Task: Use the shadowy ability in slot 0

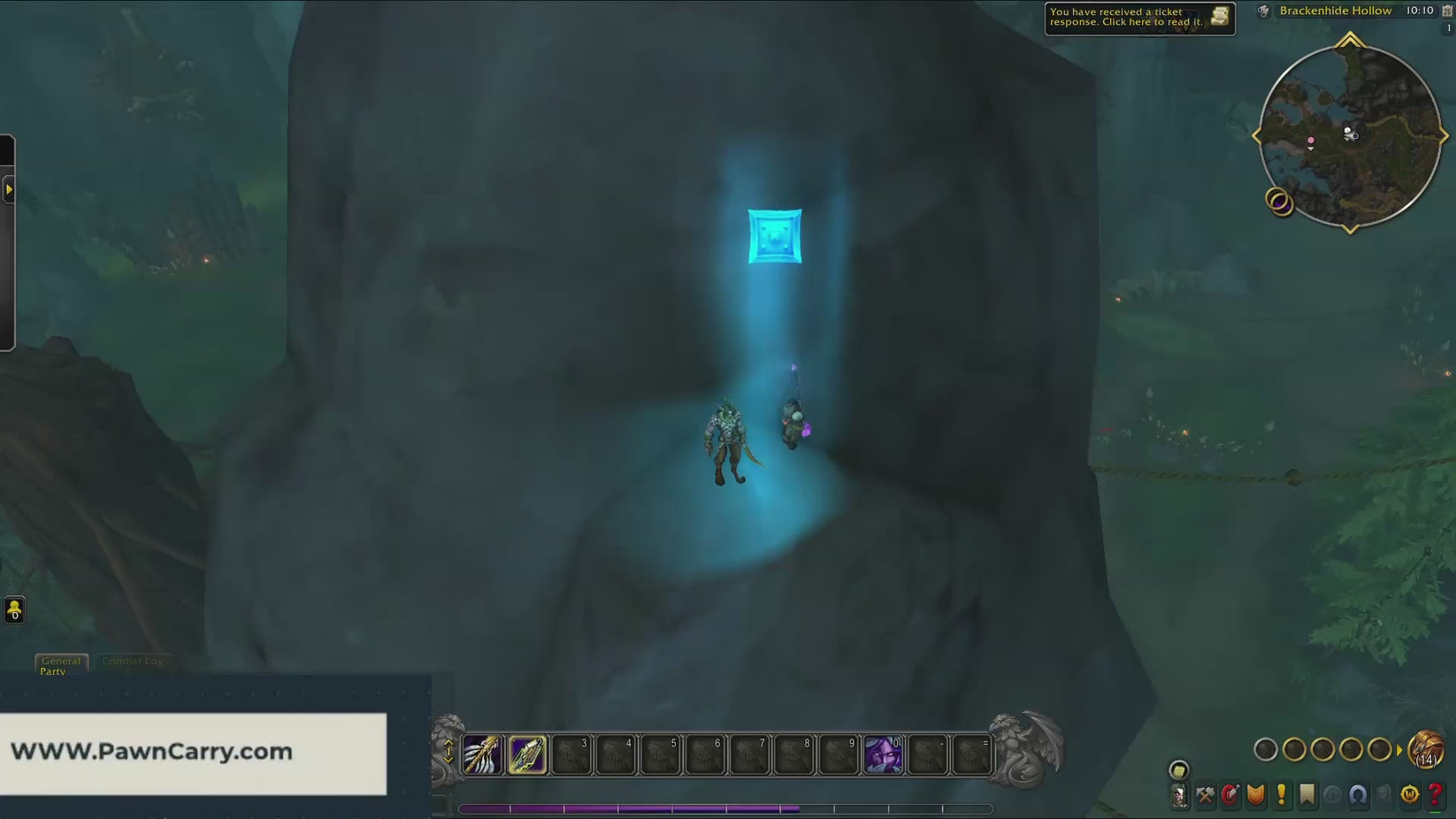Action: (x=883, y=754)
